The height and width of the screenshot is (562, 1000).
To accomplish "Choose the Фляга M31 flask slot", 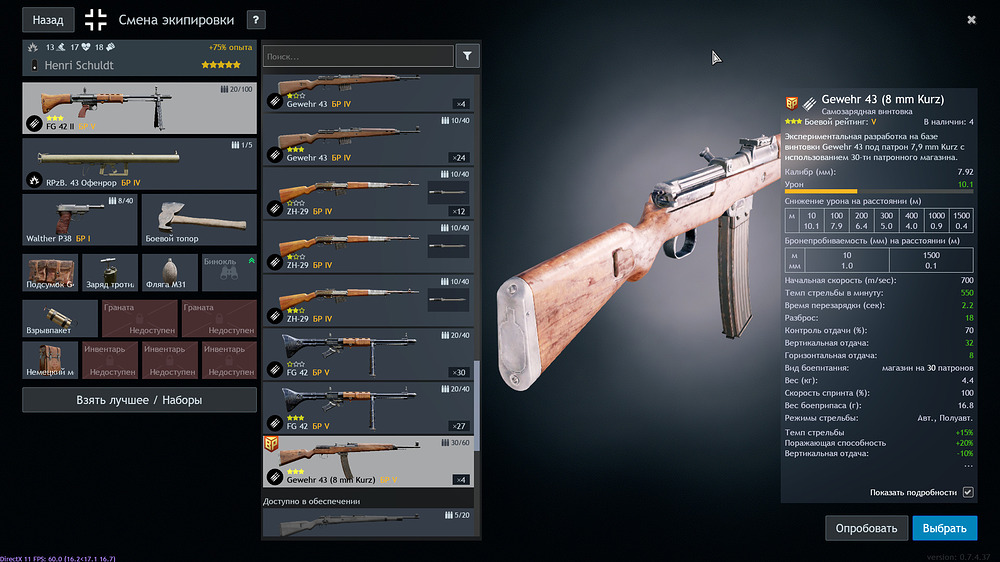I will (x=170, y=273).
